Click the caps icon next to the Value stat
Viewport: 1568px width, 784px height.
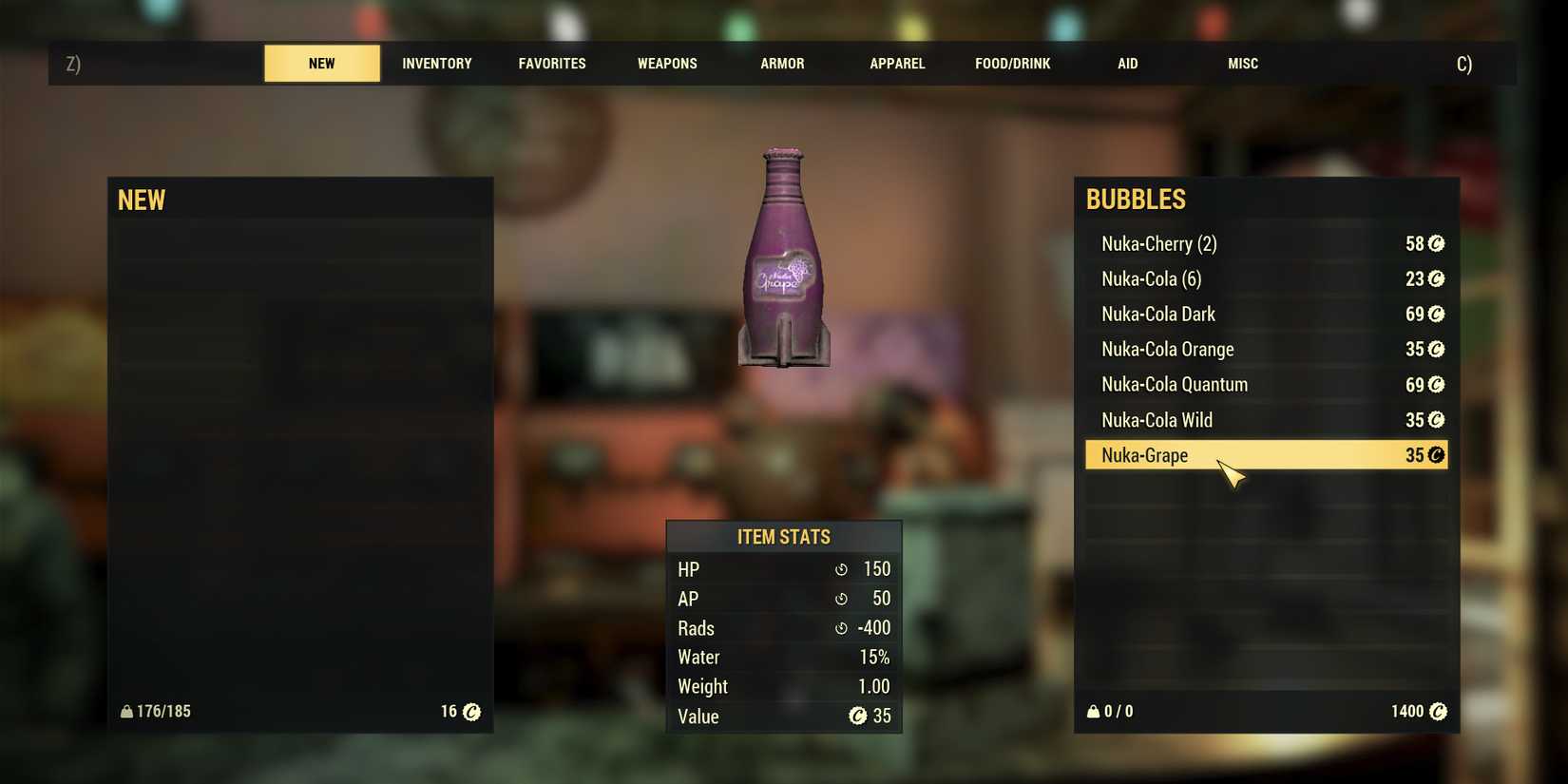[858, 717]
